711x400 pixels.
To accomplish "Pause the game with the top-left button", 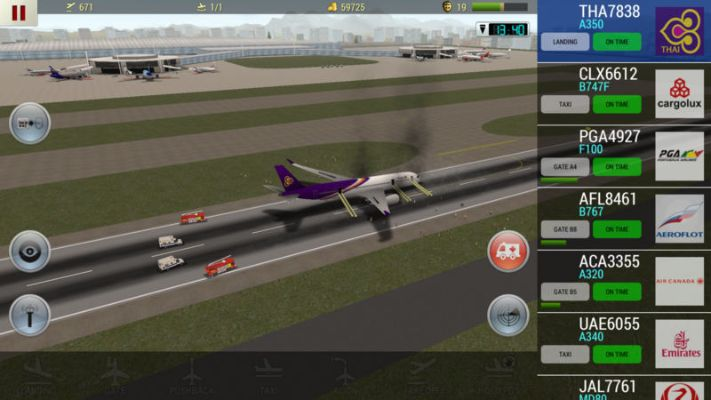I will (x=18, y=12).
